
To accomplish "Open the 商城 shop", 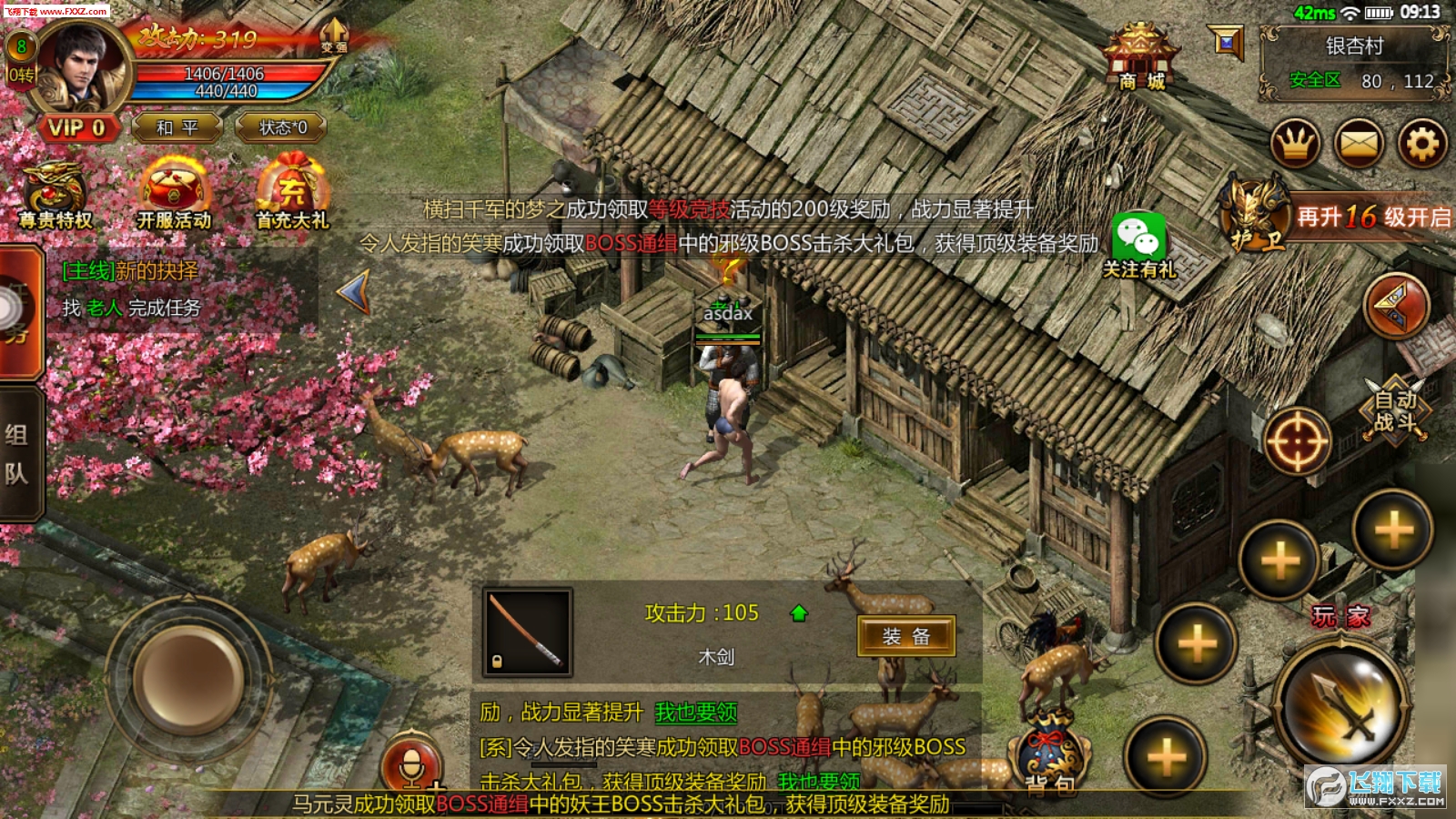I will coord(1140,56).
